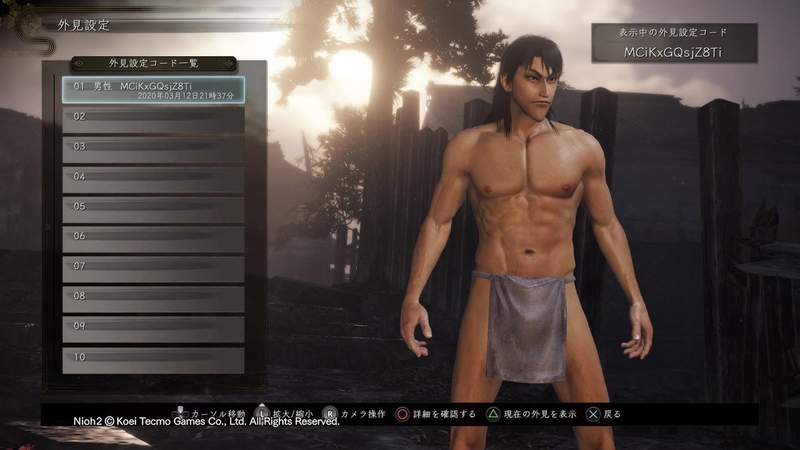800x450 pixels.
Task: Select saved appearance code 01 MCiKxGQsjZ8Ti
Action: [153, 90]
